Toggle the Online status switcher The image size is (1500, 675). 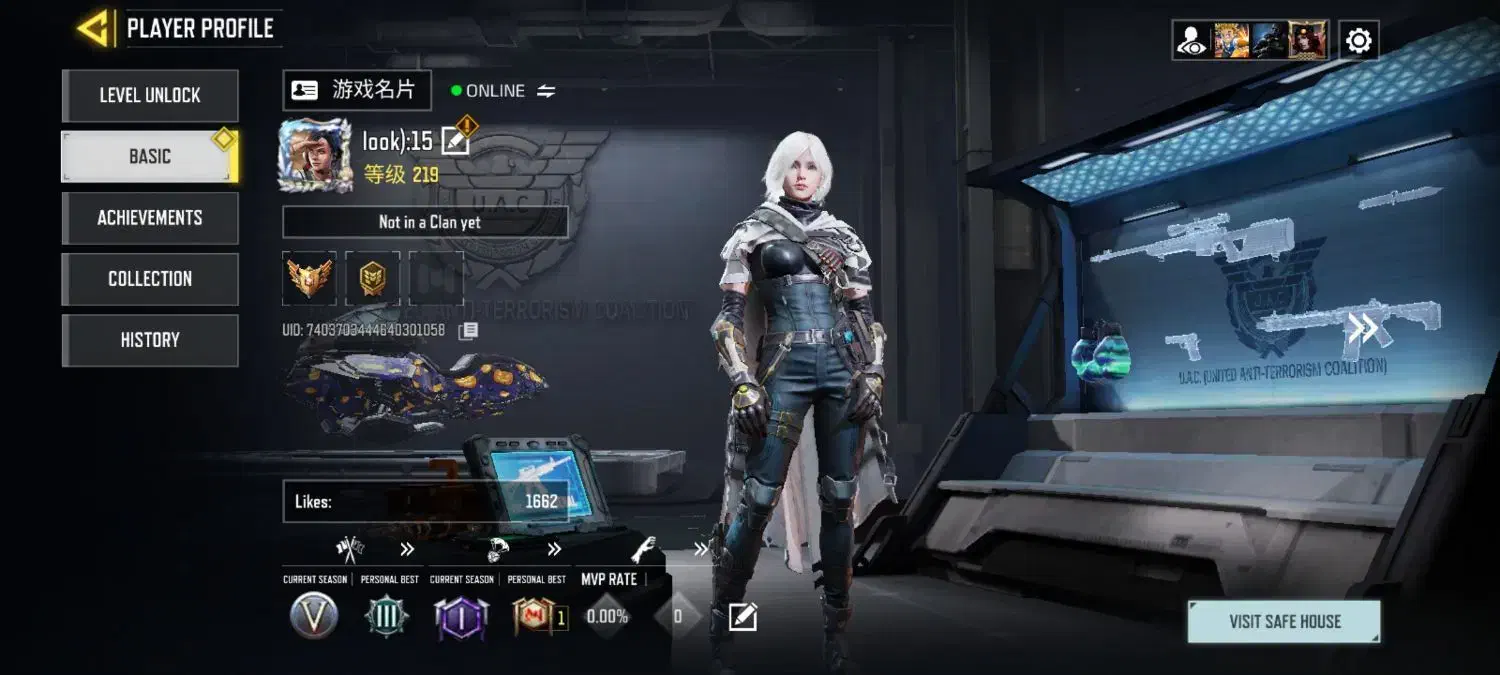[x=546, y=91]
